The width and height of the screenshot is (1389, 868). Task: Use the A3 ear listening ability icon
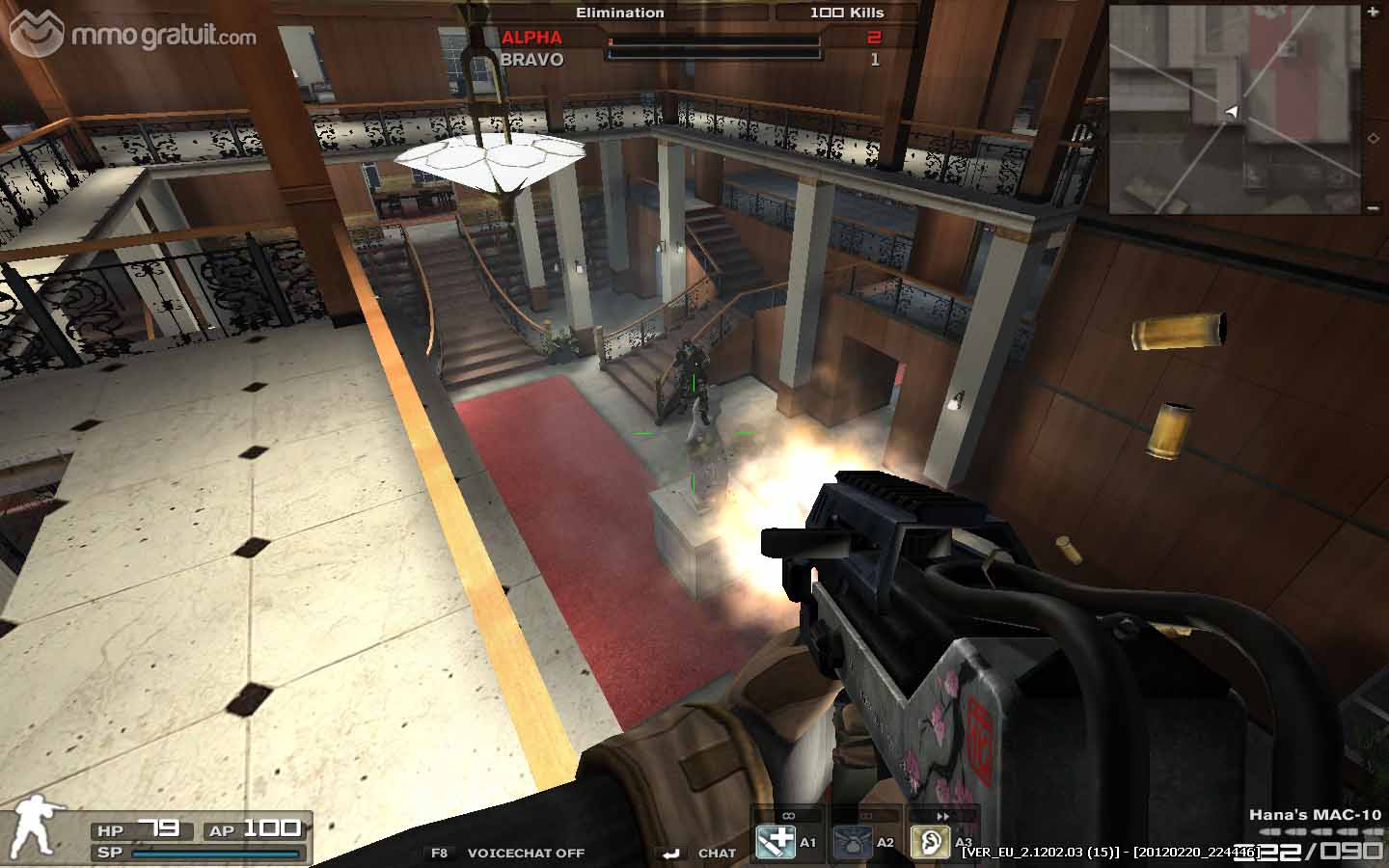click(x=930, y=842)
